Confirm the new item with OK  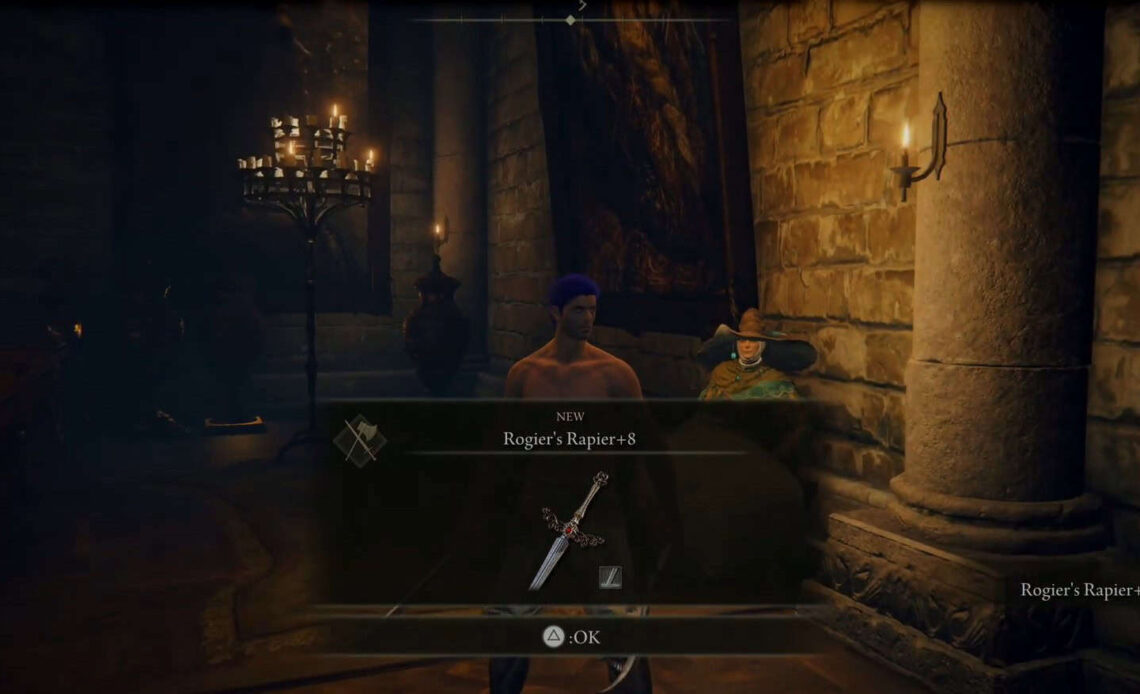click(572, 636)
